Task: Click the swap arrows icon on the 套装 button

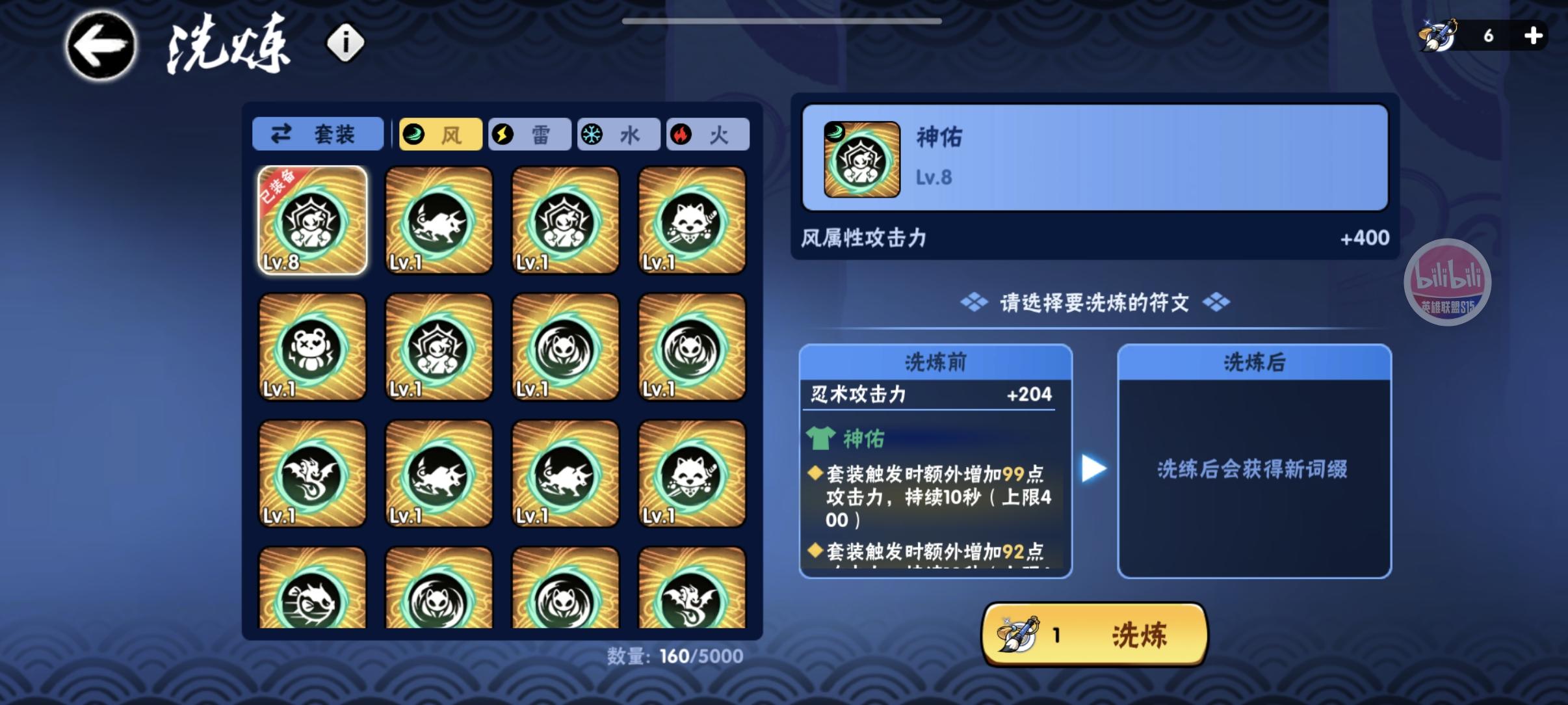Action: point(282,134)
